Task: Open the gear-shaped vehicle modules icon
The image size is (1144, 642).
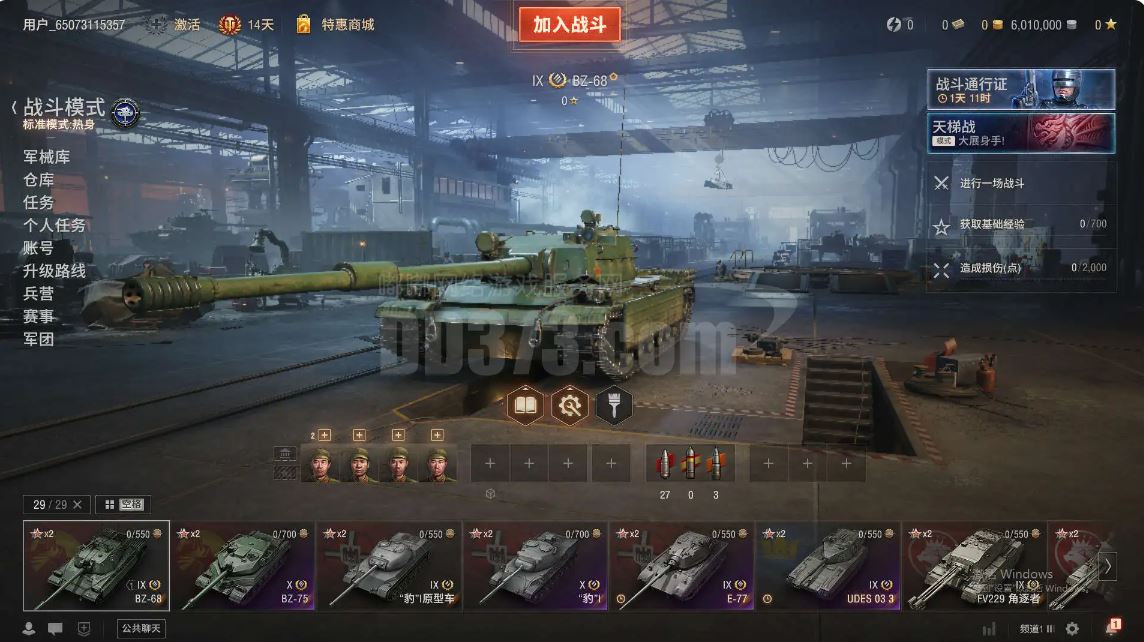Action: pyautogui.click(x=570, y=405)
